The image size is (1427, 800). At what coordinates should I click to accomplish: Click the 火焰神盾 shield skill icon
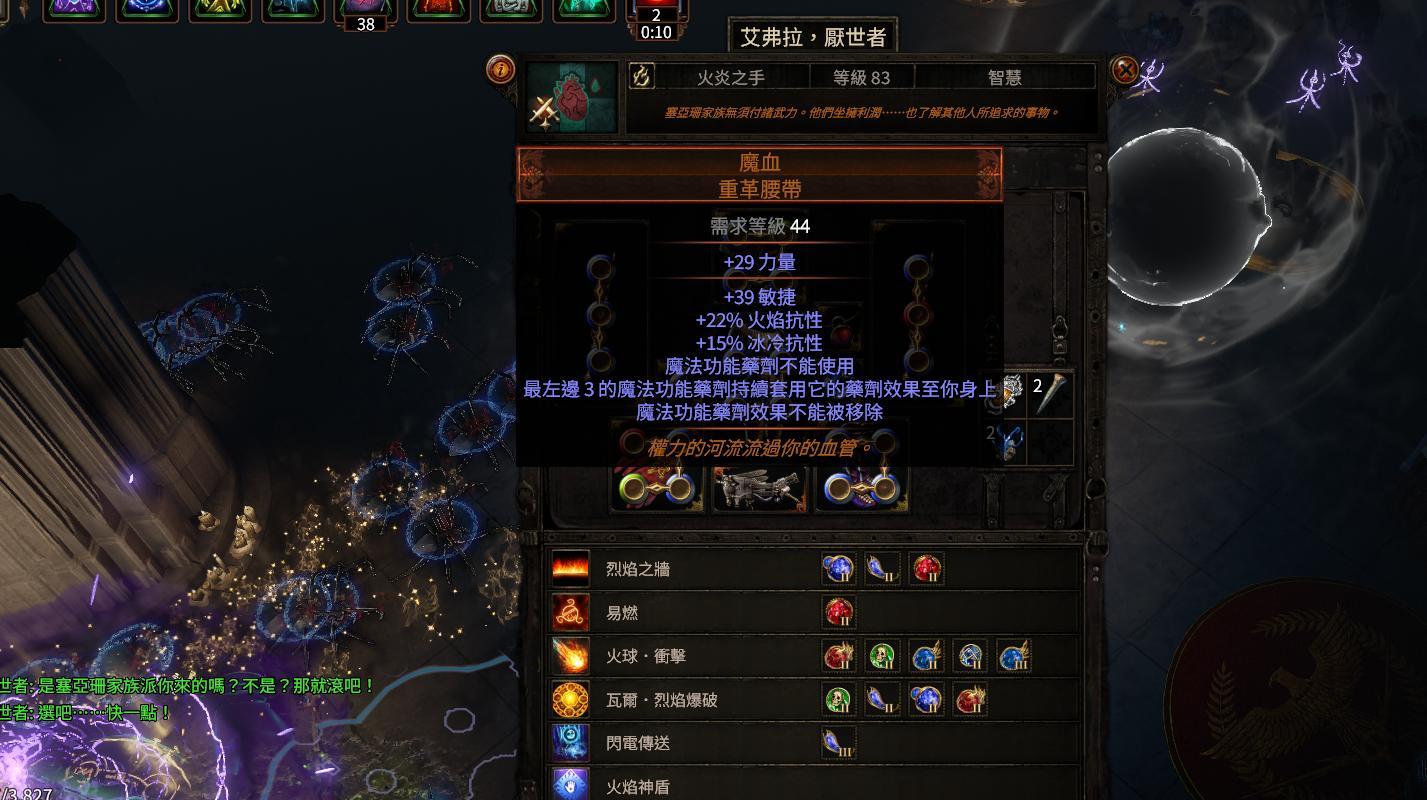point(569,786)
